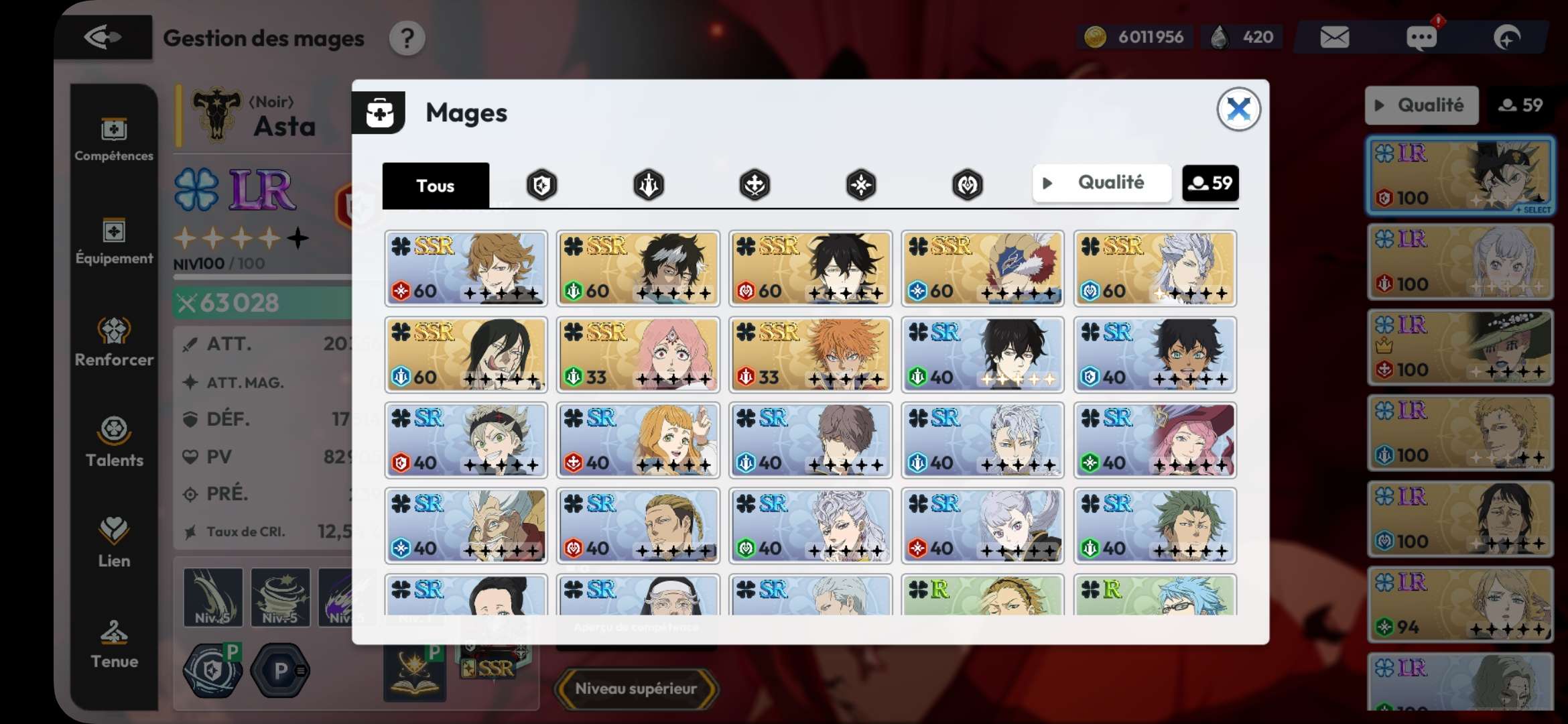This screenshot has width=1568, height=724.
Task: Select the SSR masked feathered mage card
Action: tap(982, 268)
